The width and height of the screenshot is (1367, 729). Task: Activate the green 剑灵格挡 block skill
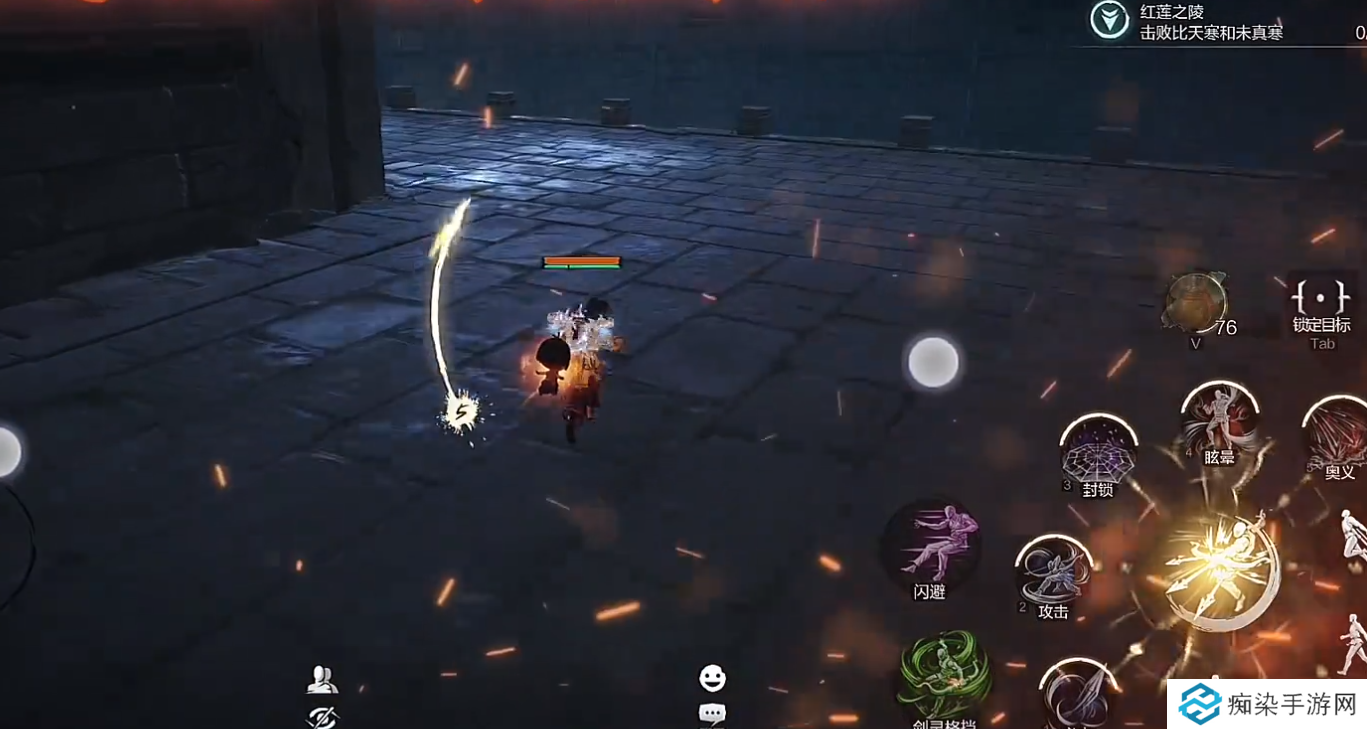tap(944, 677)
